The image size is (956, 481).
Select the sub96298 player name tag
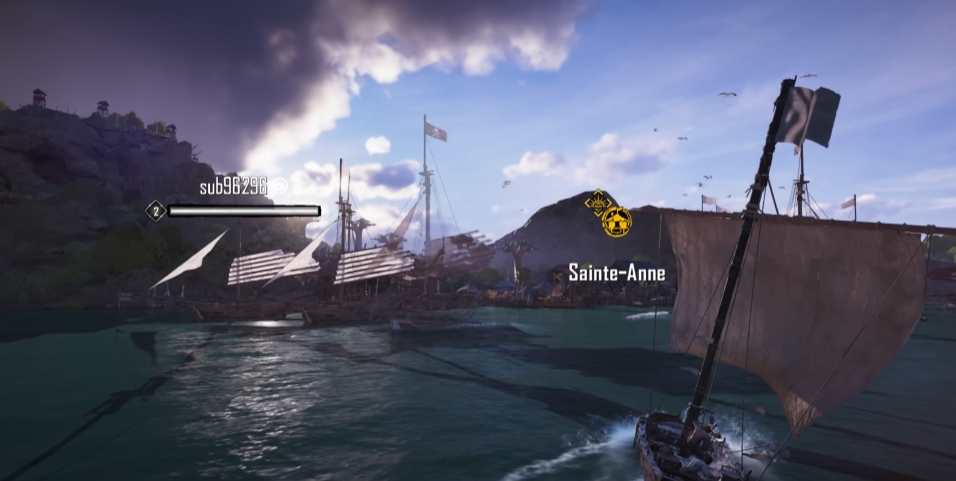click(x=236, y=186)
